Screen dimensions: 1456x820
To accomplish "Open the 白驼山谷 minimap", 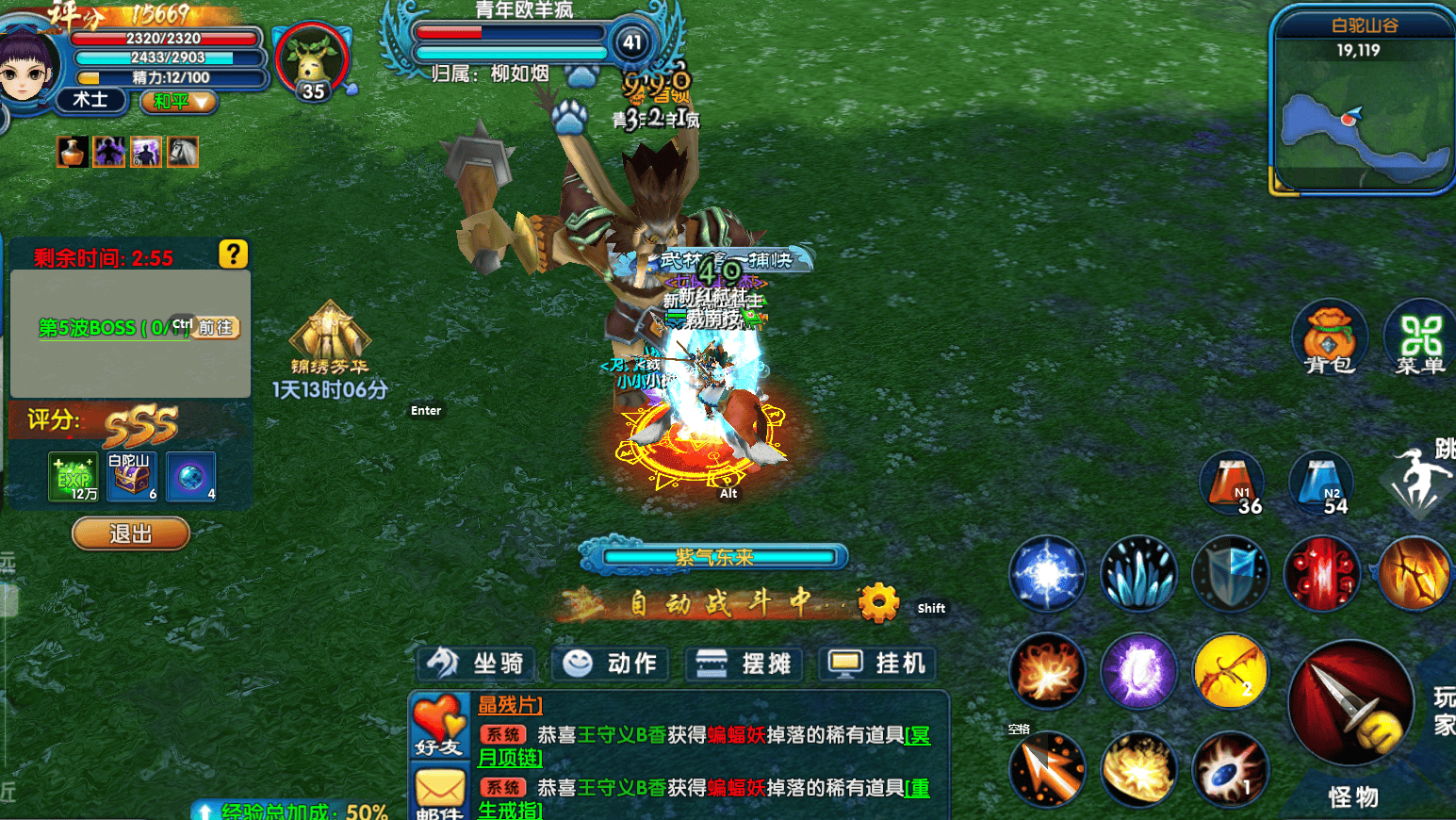I will click(x=1363, y=132).
